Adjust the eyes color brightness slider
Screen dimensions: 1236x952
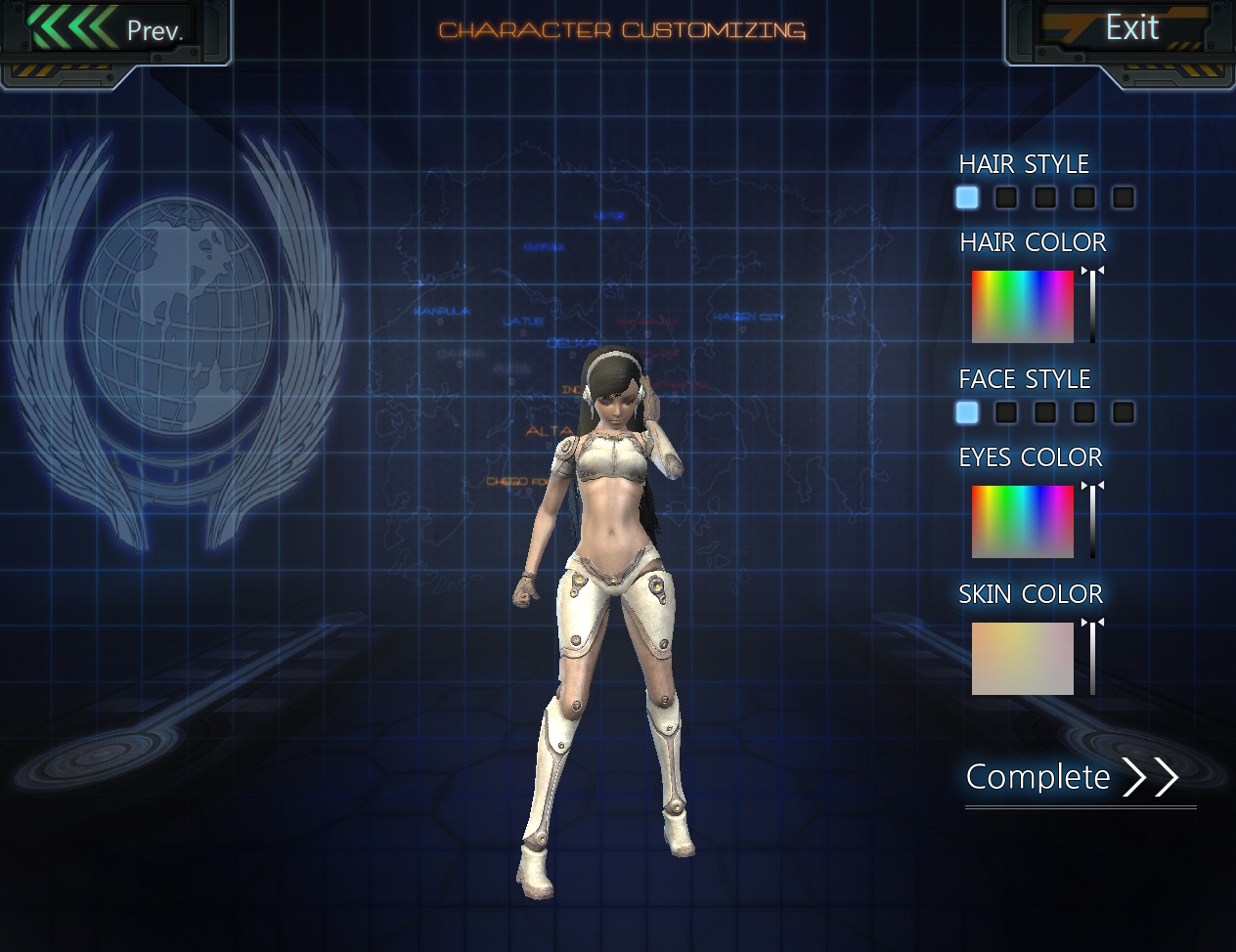(x=1092, y=522)
